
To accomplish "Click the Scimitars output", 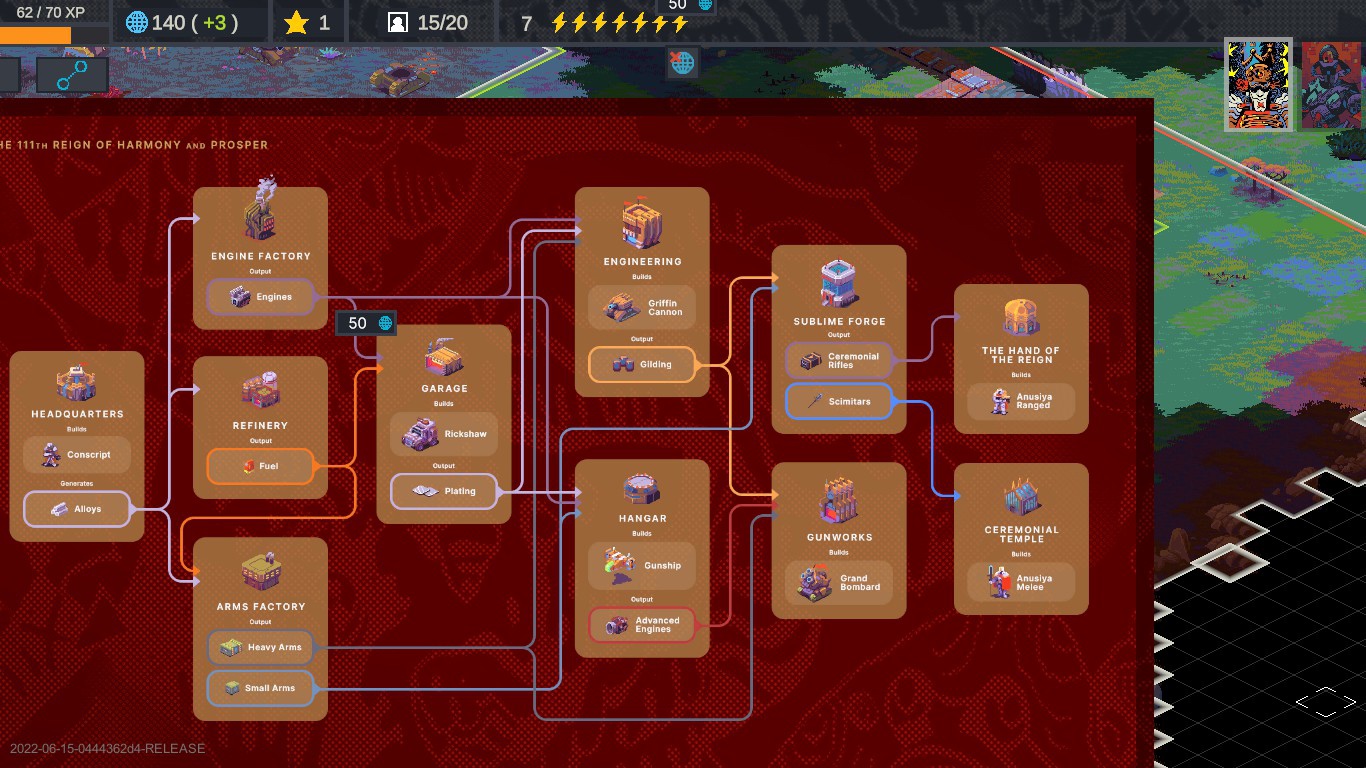I will (x=839, y=402).
